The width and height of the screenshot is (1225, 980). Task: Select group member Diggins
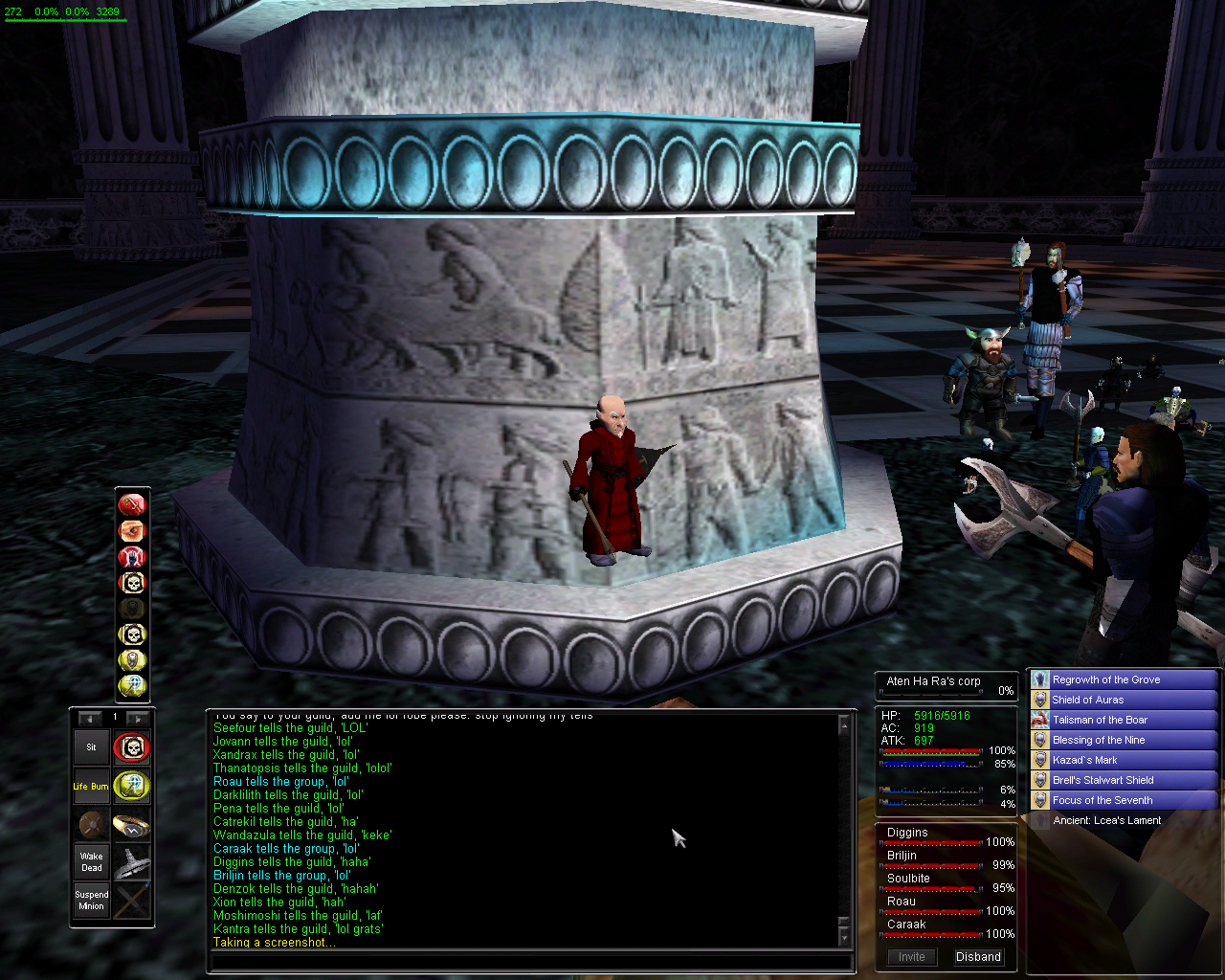click(907, 833)
